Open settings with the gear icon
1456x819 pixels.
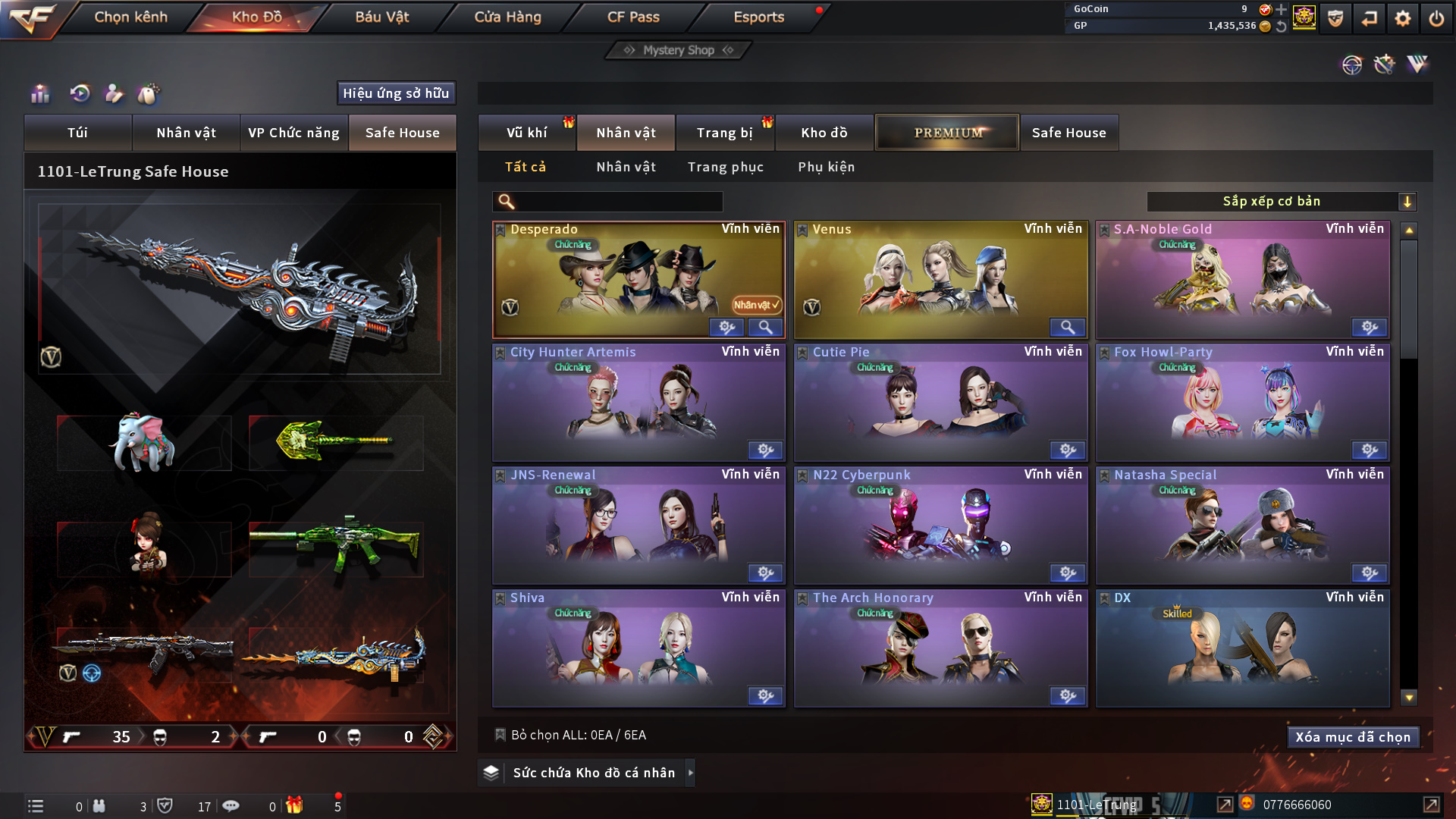(1402, 18)
